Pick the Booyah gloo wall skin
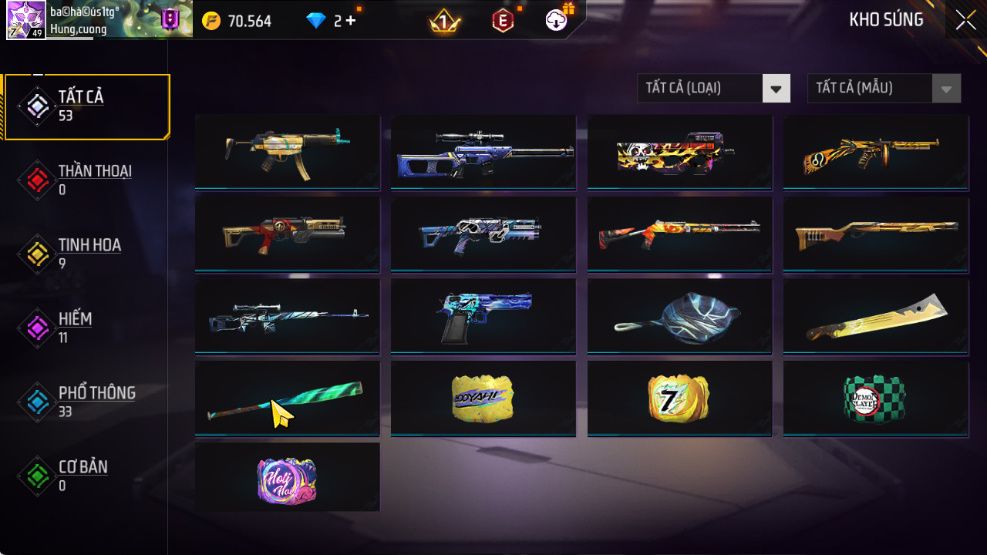This screenshot has height=555, width=987. pyautogui.click(x=483, y=398)
